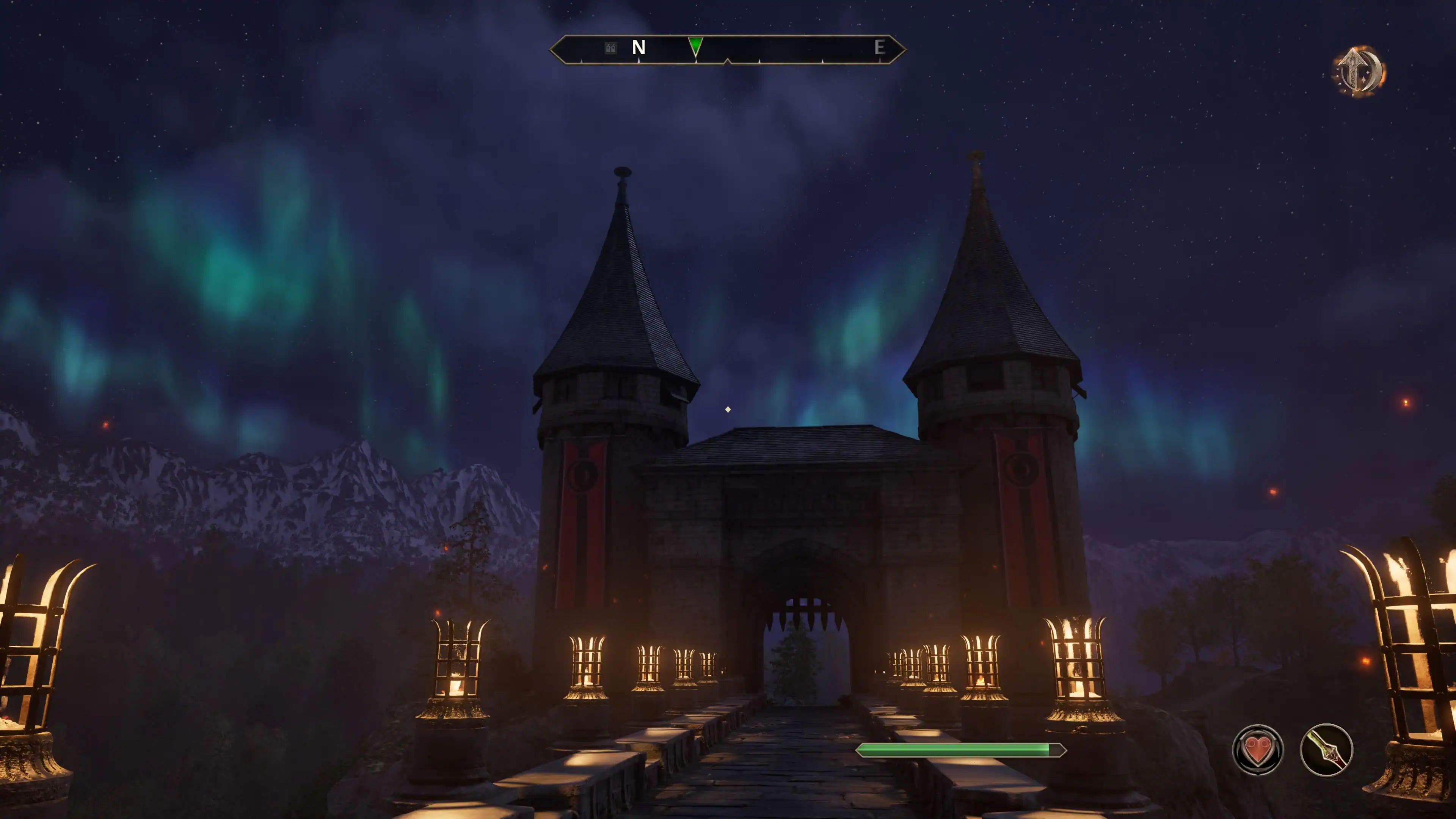Click the equipped dagger weapon icon
The image size is (1456, 819).
[x=1326, y=750]
